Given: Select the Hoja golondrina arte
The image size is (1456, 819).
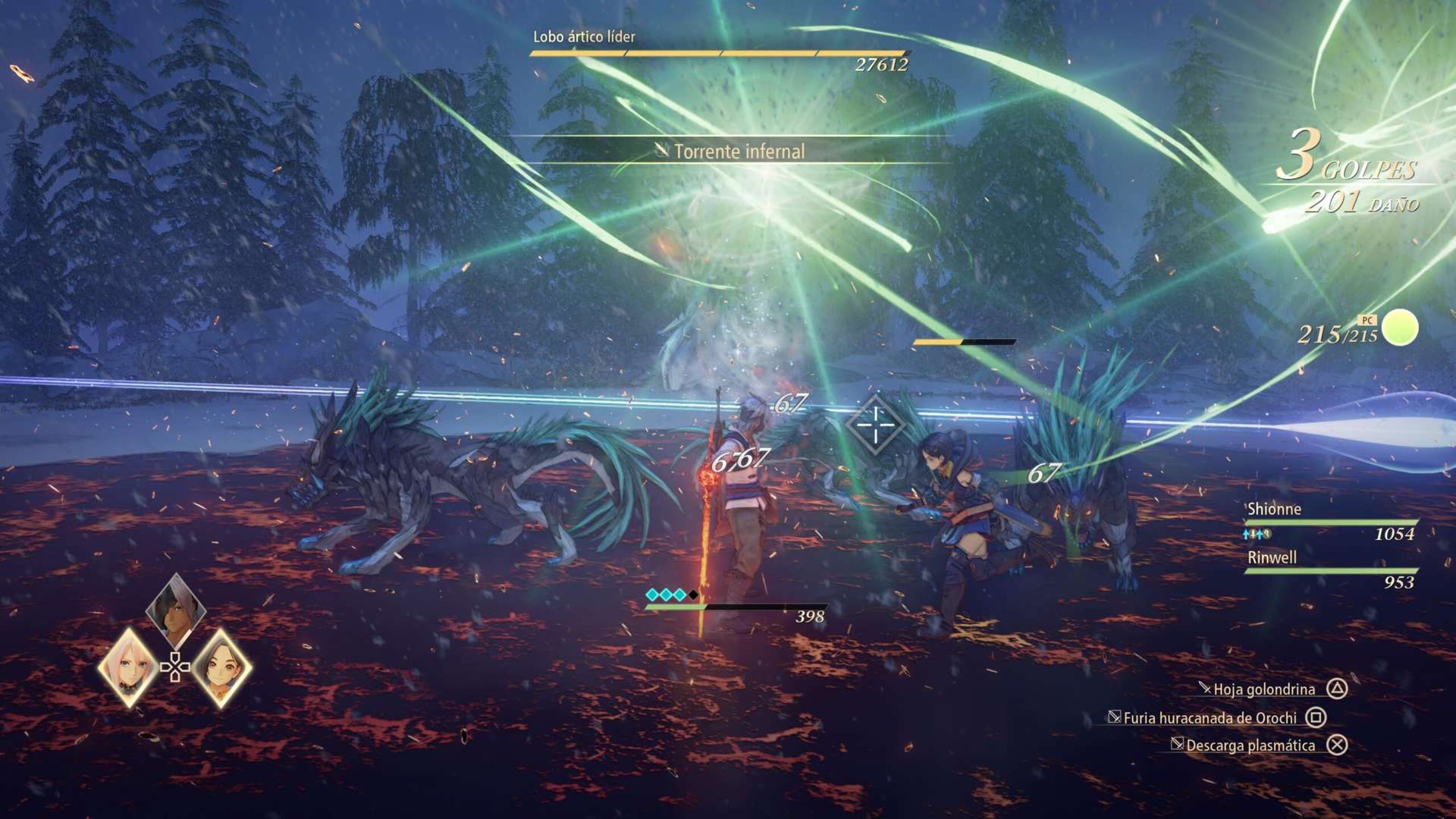Looking at the screenshot, I should click(x=1264, y=689).
